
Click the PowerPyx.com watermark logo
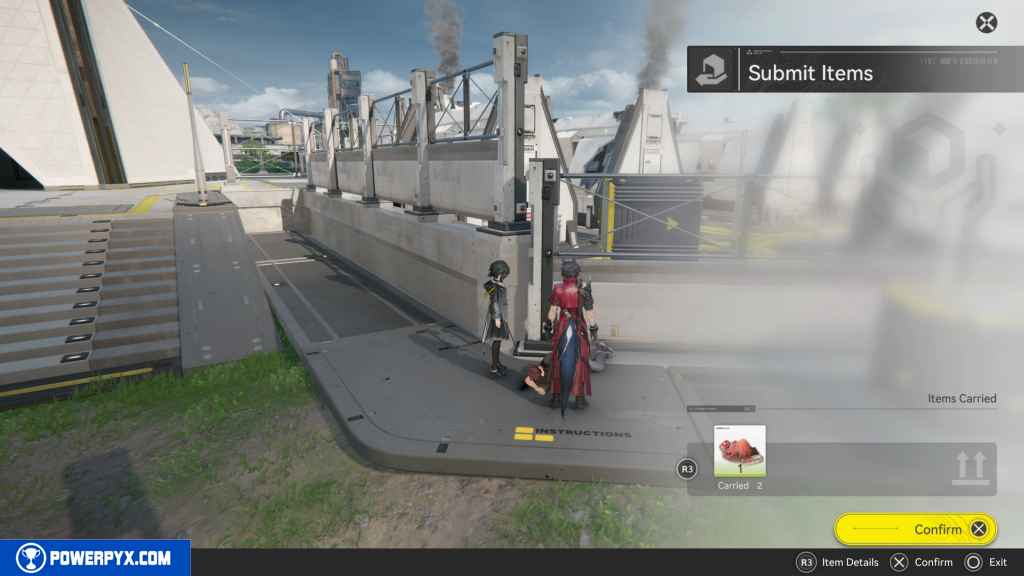95,558
